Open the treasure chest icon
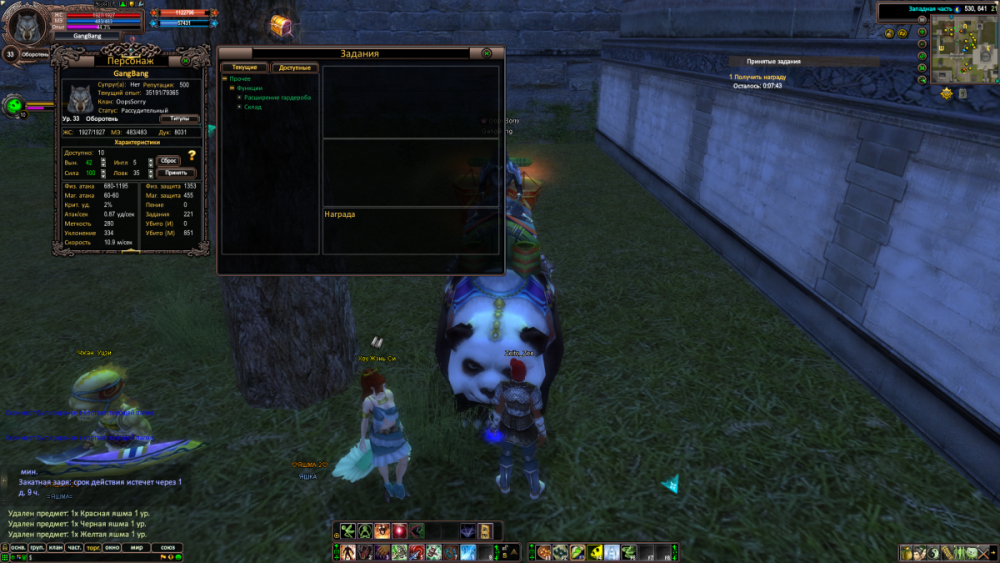The image size is (1000, 563). (x=281, y=25)
